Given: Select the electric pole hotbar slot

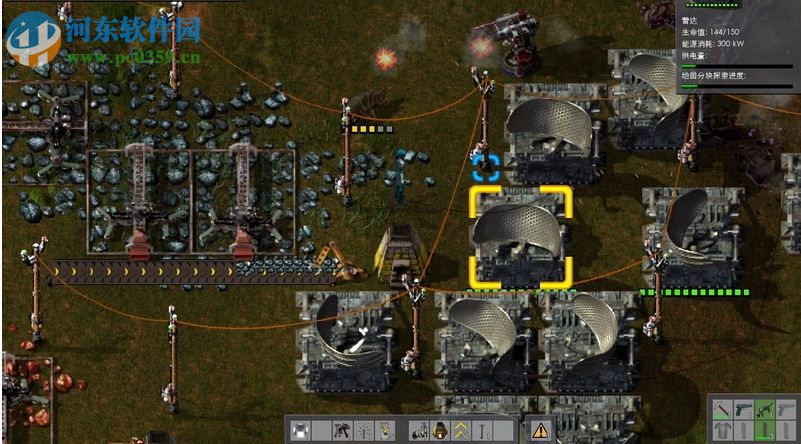Looking at the screenshot, I should click(x=483, y=431).
